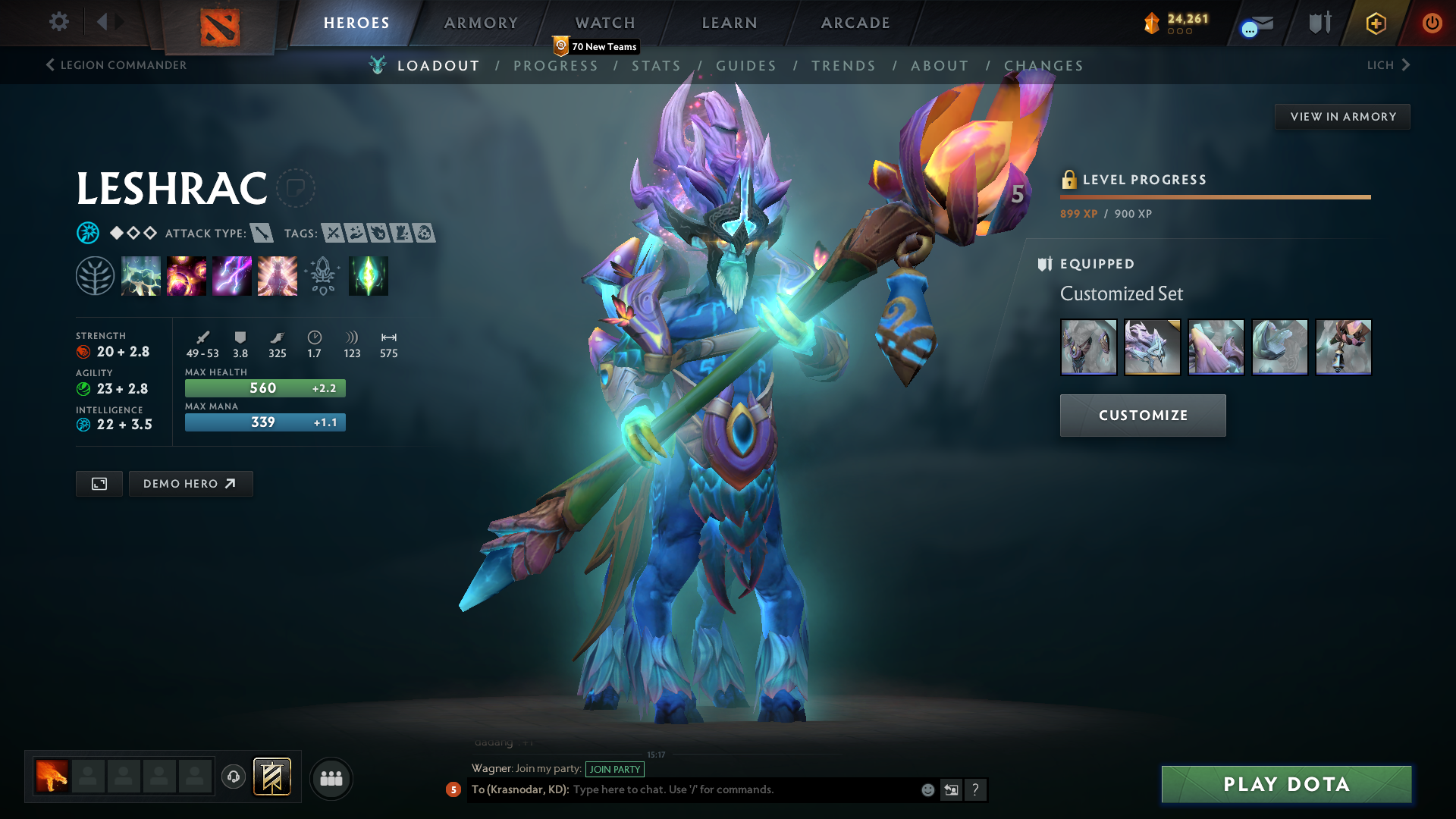Open the ARCADE menu tab
The width and height of the screenshot is (1456, 819).
pos(855,23)
